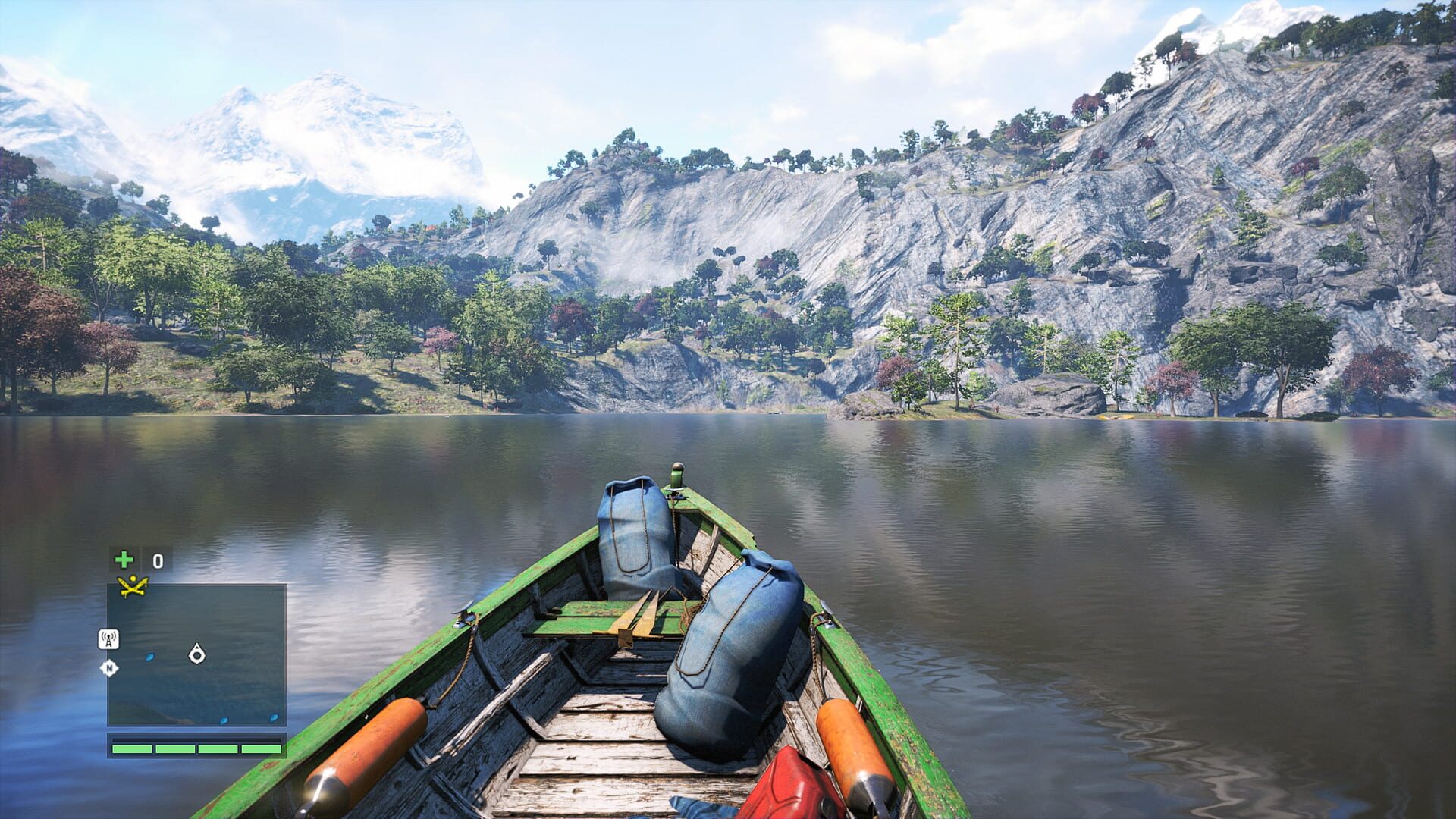Click the blue fish marker left of the player
This screenshot has width=1456, height=819.
(x=149, y=657)
